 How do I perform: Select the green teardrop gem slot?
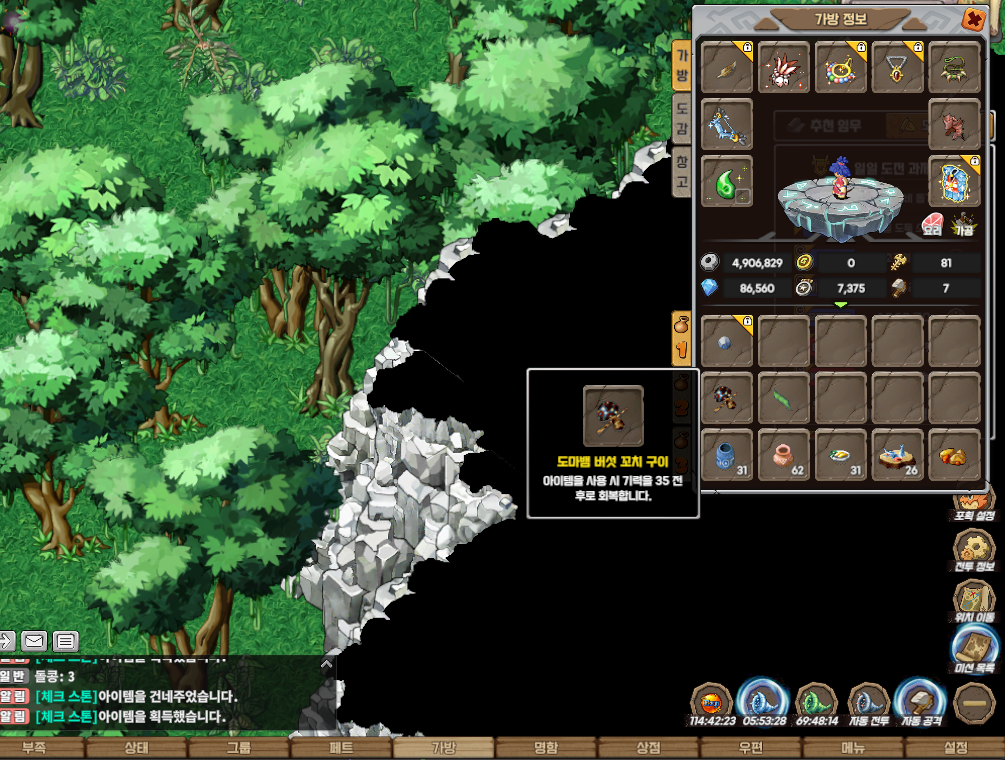coord(727,182)
